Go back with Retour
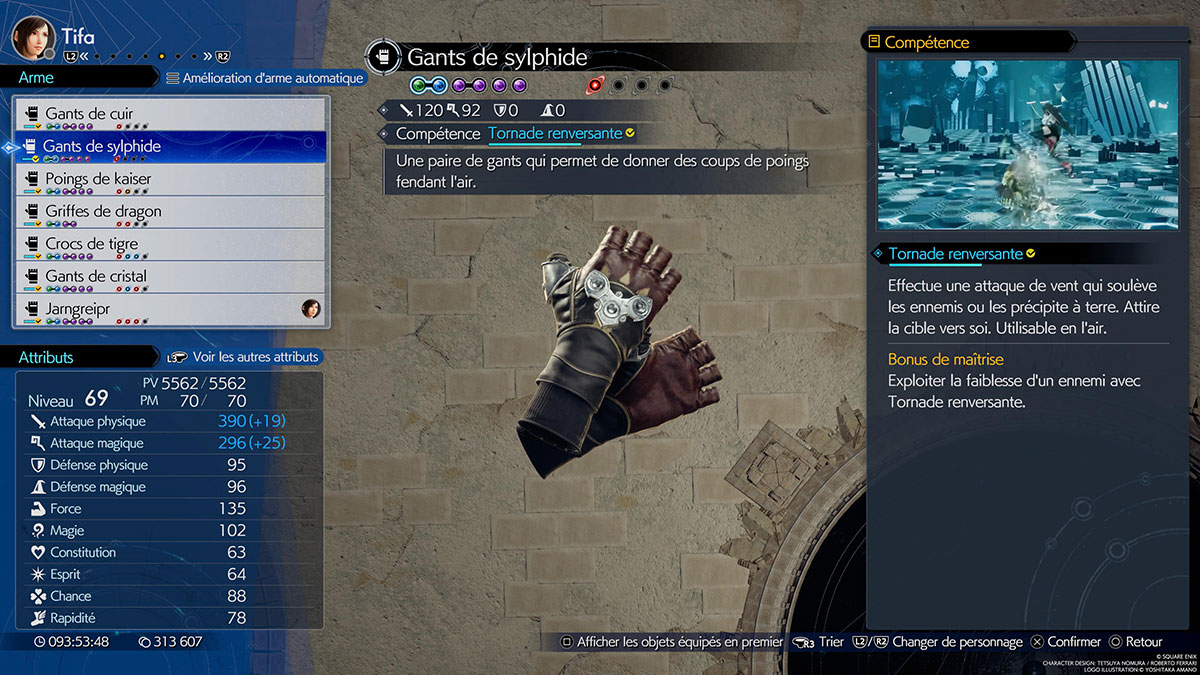Screen dimensions: 1200x675 (x=1135, y=642)
